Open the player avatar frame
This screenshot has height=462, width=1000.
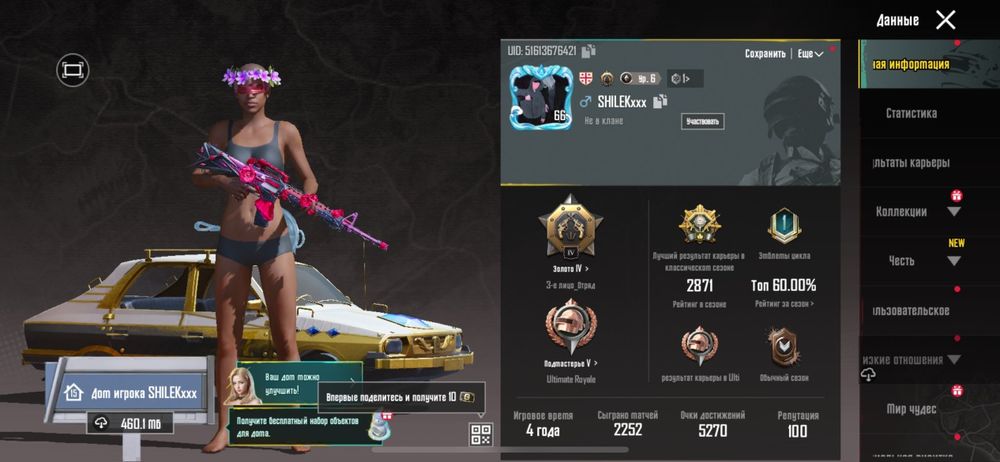539,95
